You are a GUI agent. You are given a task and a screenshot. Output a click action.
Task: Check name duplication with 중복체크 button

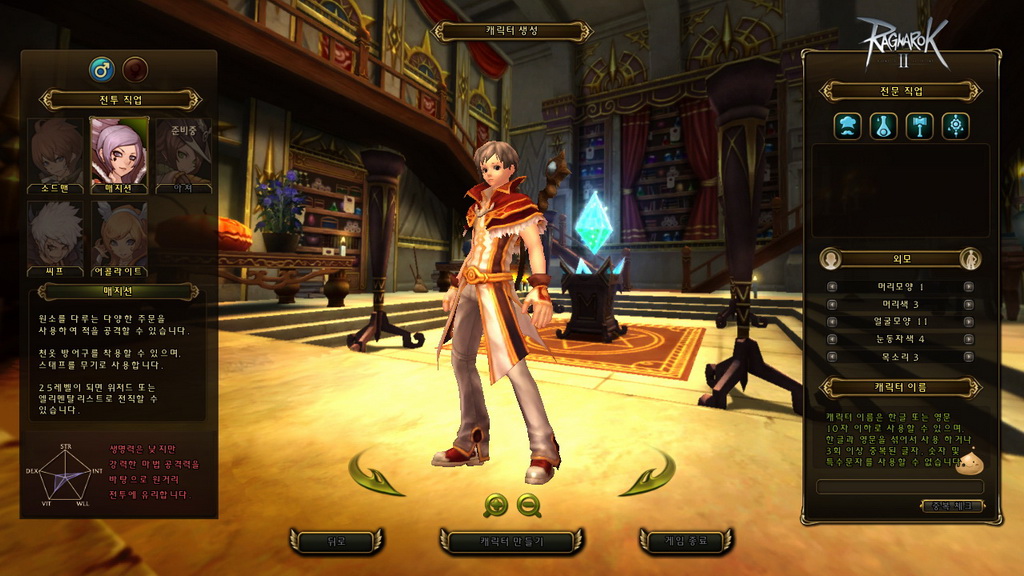pos(951,506)
